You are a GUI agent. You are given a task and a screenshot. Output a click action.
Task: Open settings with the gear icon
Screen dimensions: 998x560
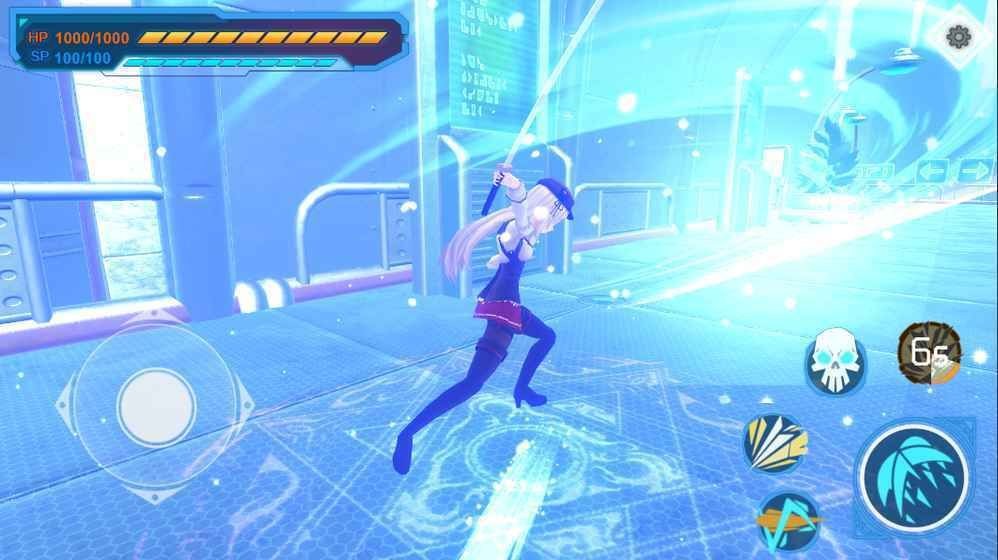click(x=958, y=38)
